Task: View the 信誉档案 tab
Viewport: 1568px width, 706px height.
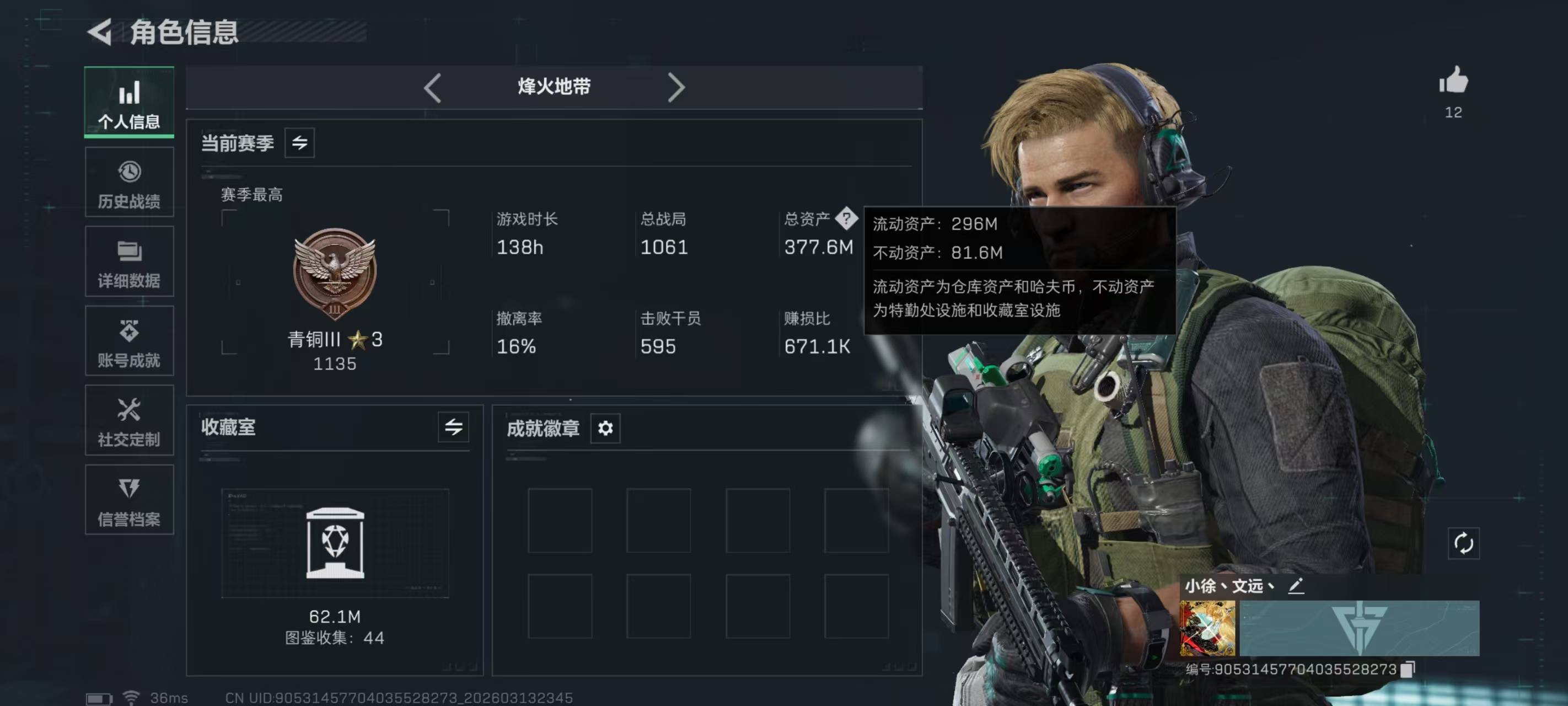Action: pyautogui.click(x=129, y=500)
